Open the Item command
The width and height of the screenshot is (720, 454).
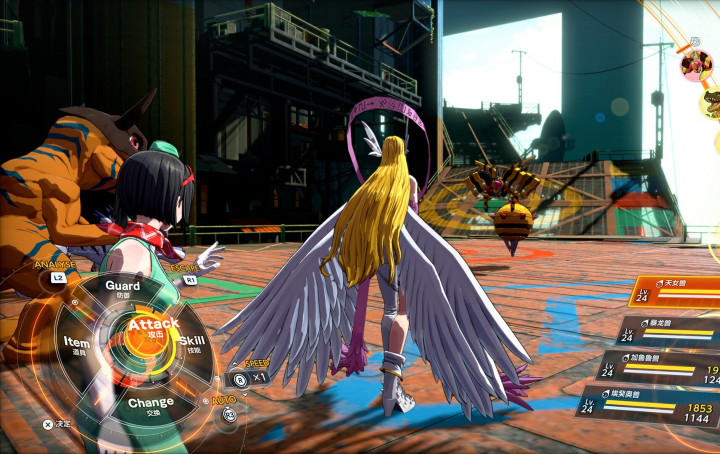click(x=77, y=345)
